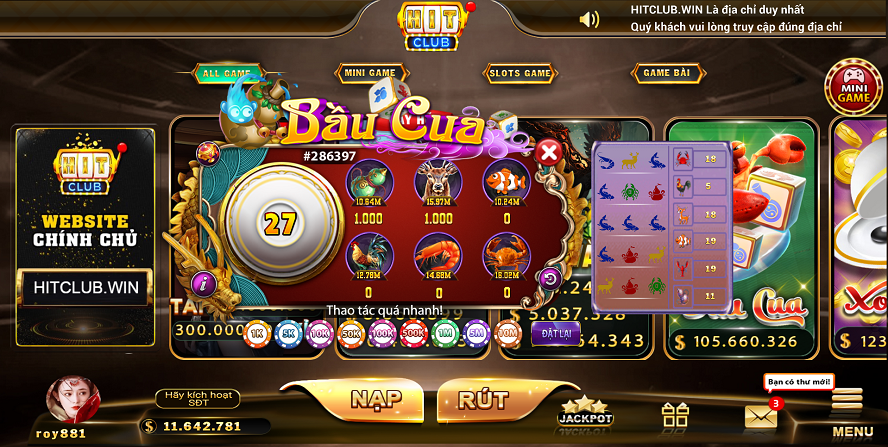Open the MENU button
This screenshot has width=888, height=447.
[851, 410]
